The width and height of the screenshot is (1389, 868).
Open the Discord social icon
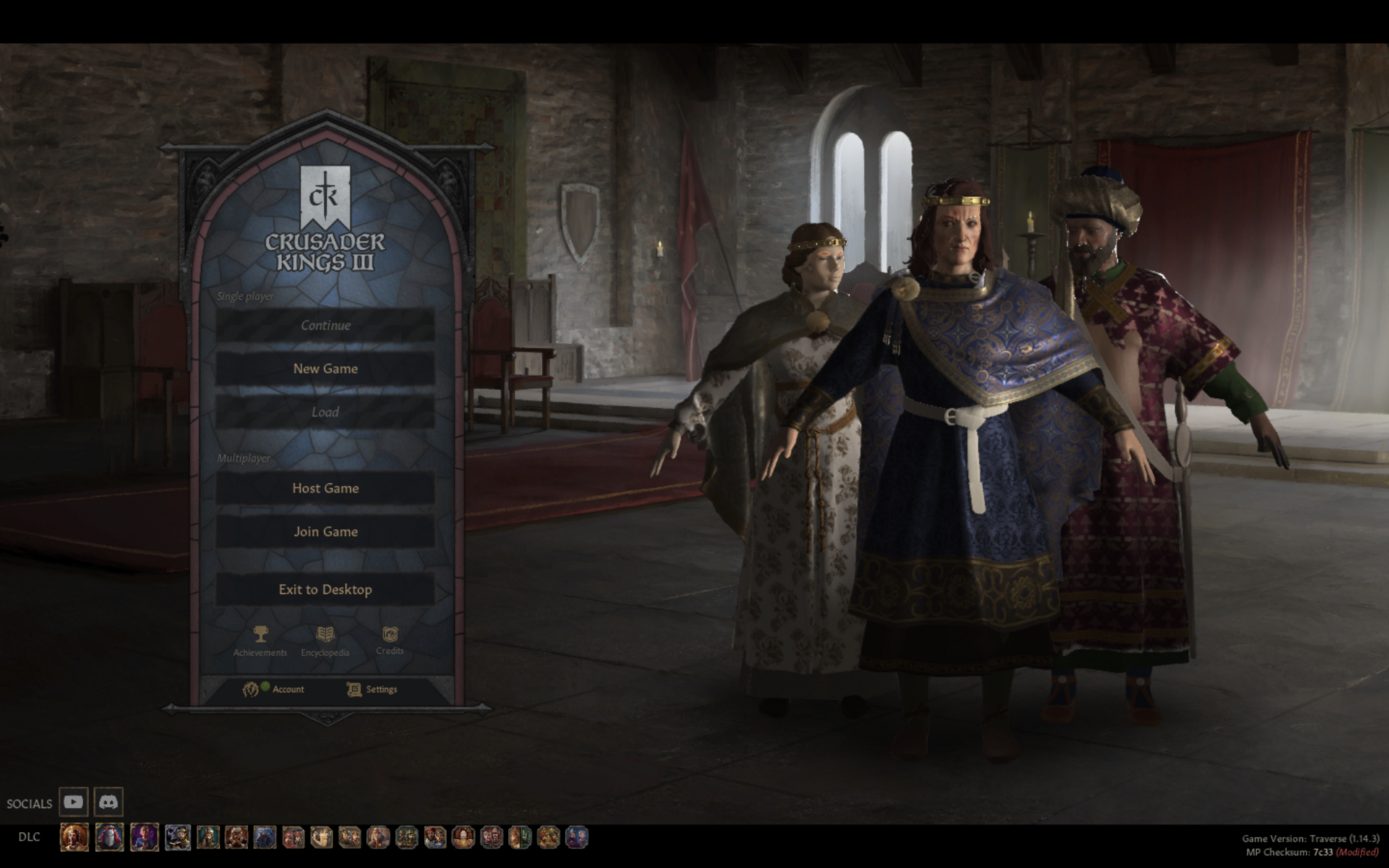(107, 802)
